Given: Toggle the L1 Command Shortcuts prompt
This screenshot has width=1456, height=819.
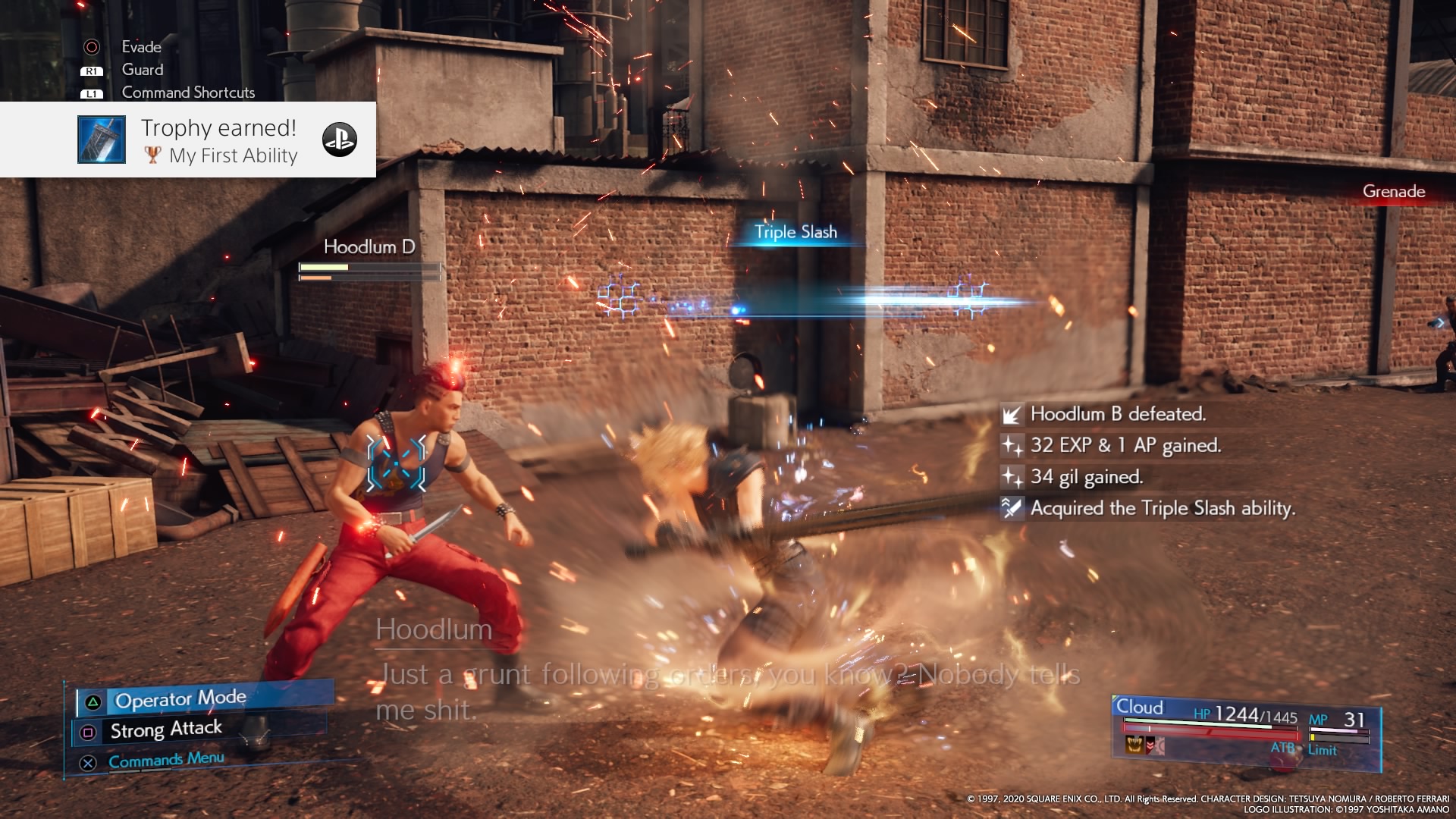Looking at the screenshot, I should 93,93.
